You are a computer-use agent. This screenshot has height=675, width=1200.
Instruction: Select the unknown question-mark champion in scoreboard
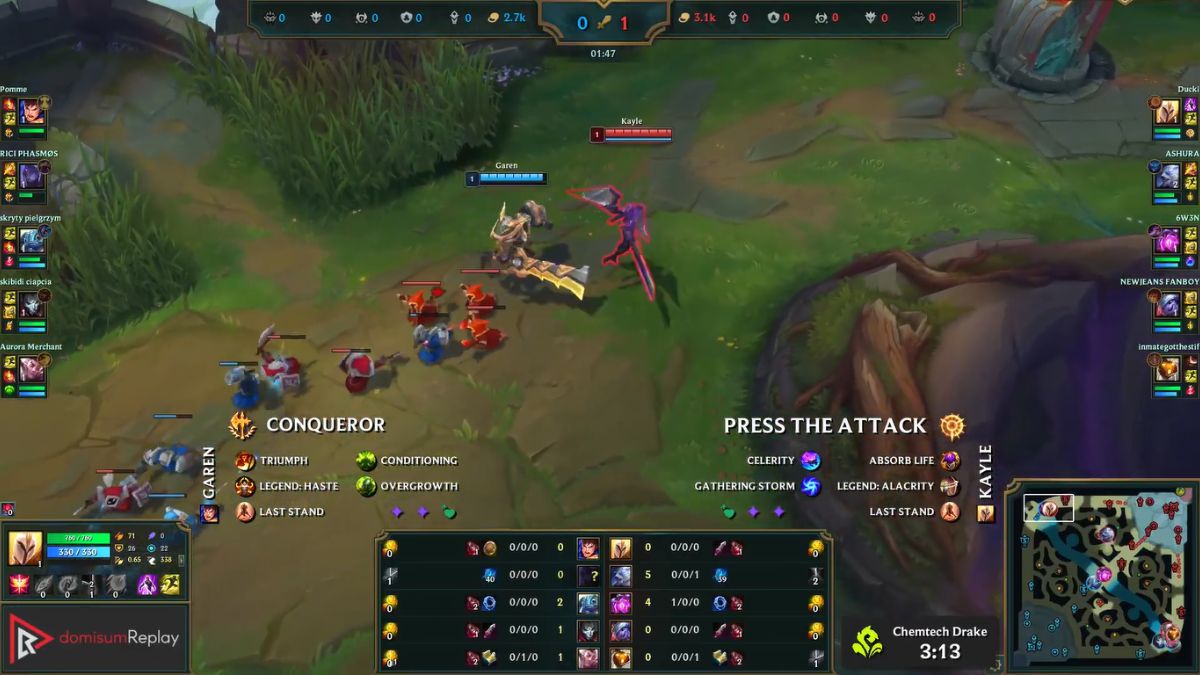pos(588,576)
